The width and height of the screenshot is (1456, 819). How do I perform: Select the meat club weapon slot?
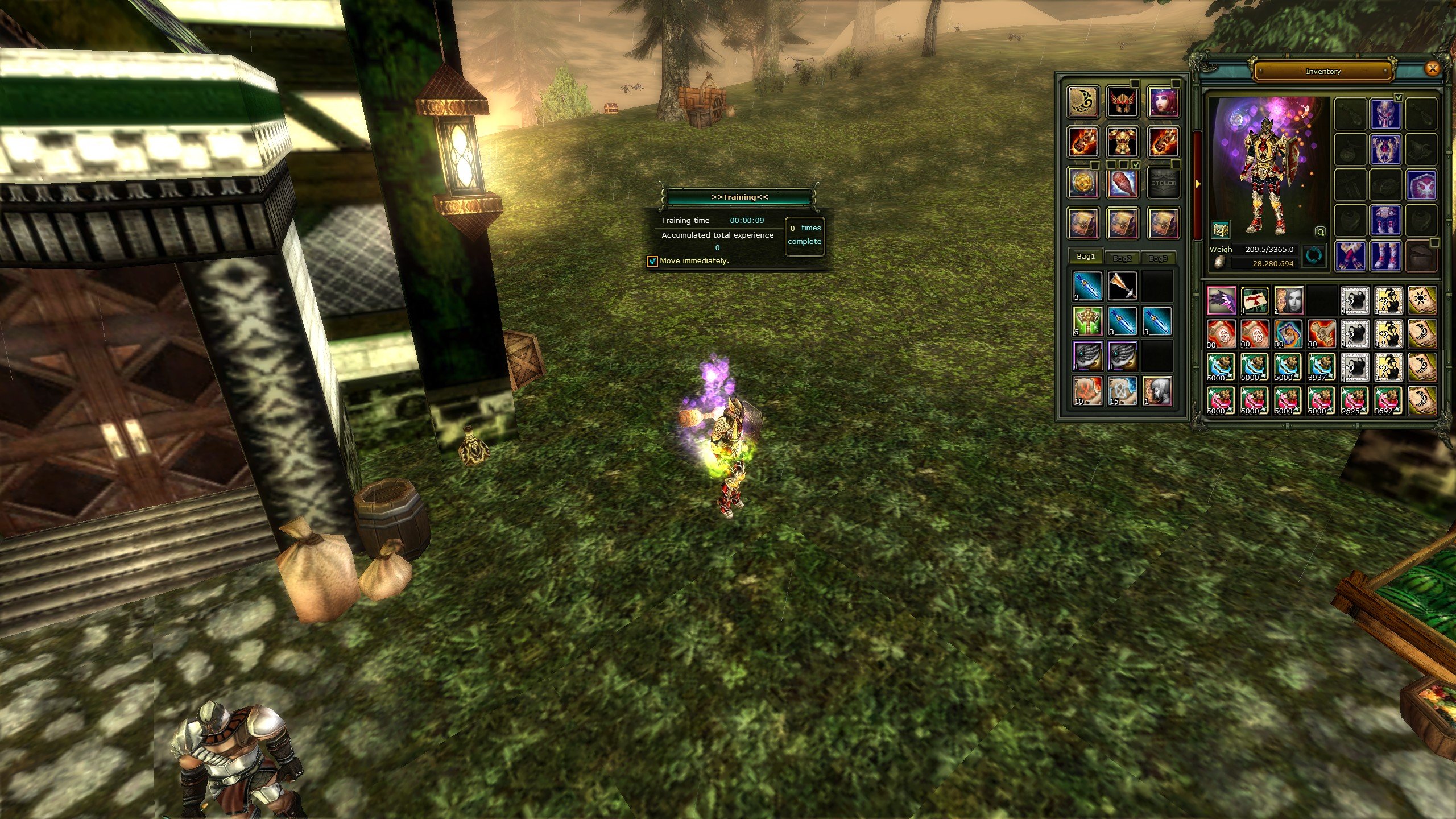tap(1122, 183)
